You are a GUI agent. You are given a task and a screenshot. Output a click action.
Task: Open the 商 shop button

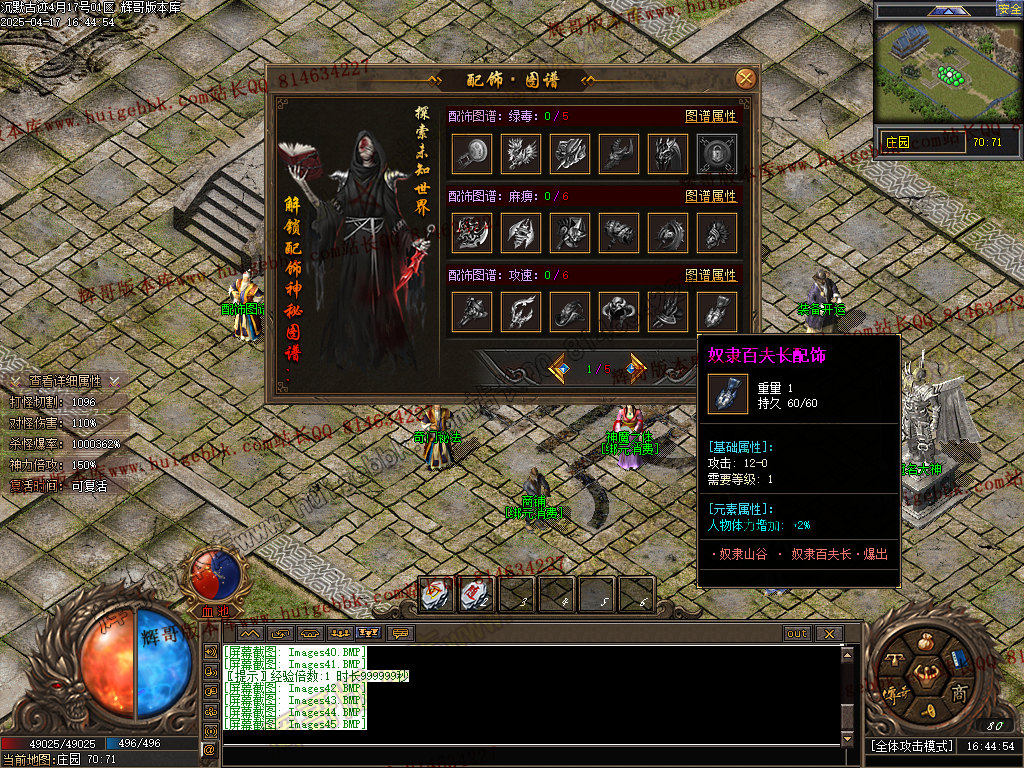(958, 694)
